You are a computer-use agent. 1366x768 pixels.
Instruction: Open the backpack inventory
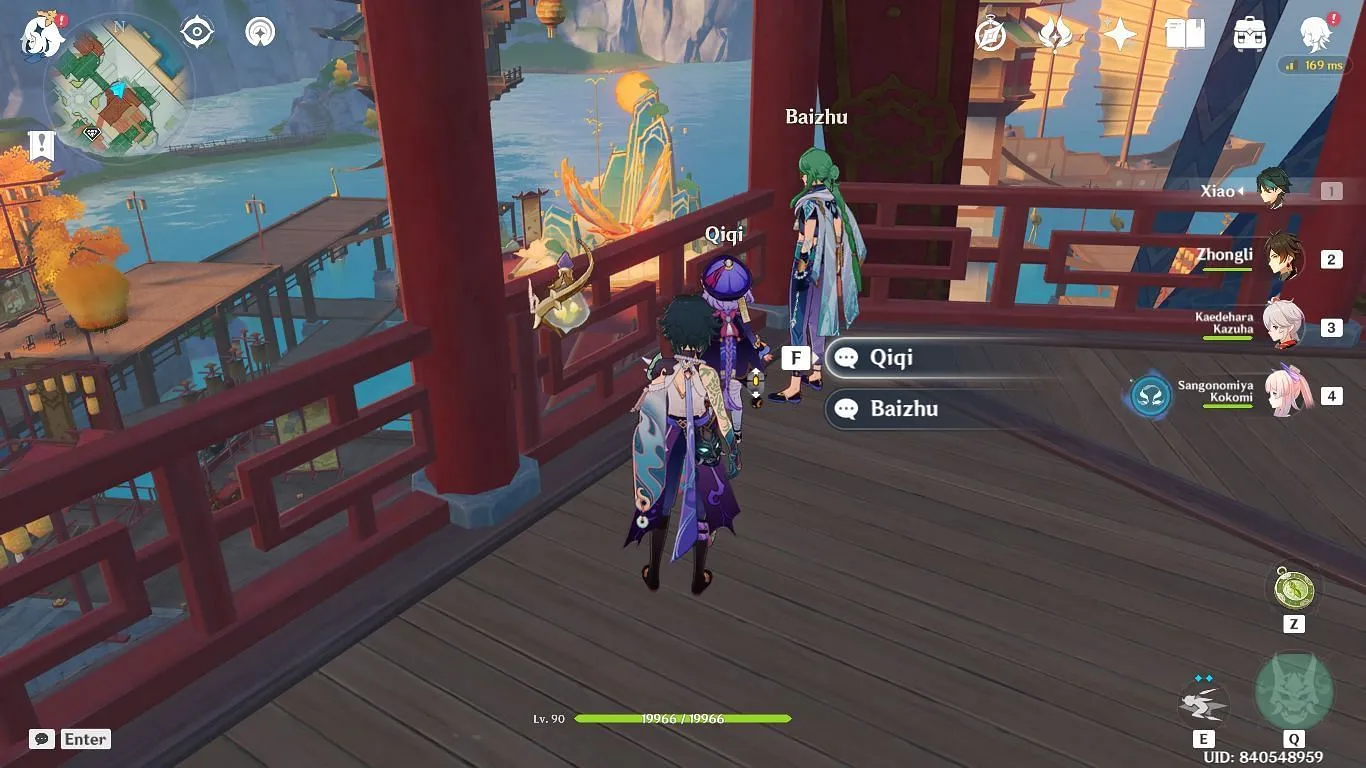click(1250, 35)
